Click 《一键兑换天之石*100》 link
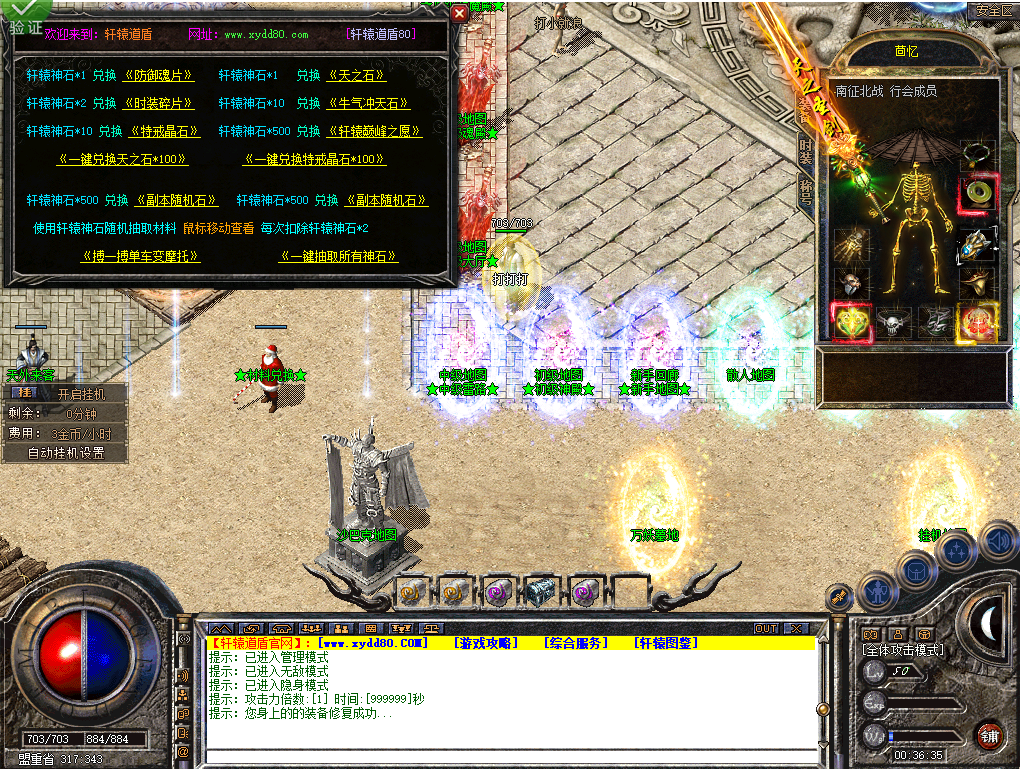The height and width of the screenshot is (769, 1020). 123,159
